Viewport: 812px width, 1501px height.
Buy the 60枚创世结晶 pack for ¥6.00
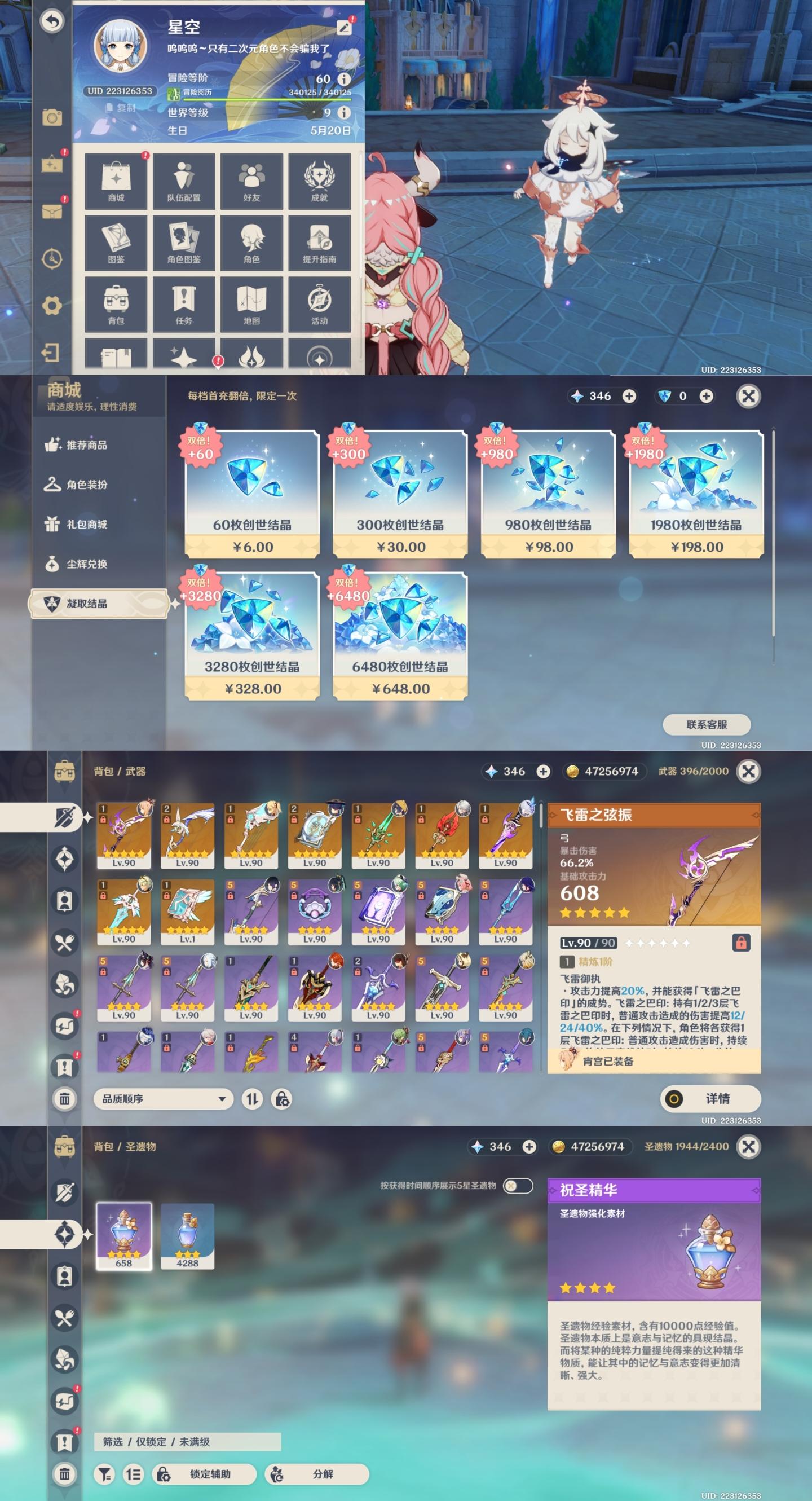pyautogui.click(x=252, y=494)
